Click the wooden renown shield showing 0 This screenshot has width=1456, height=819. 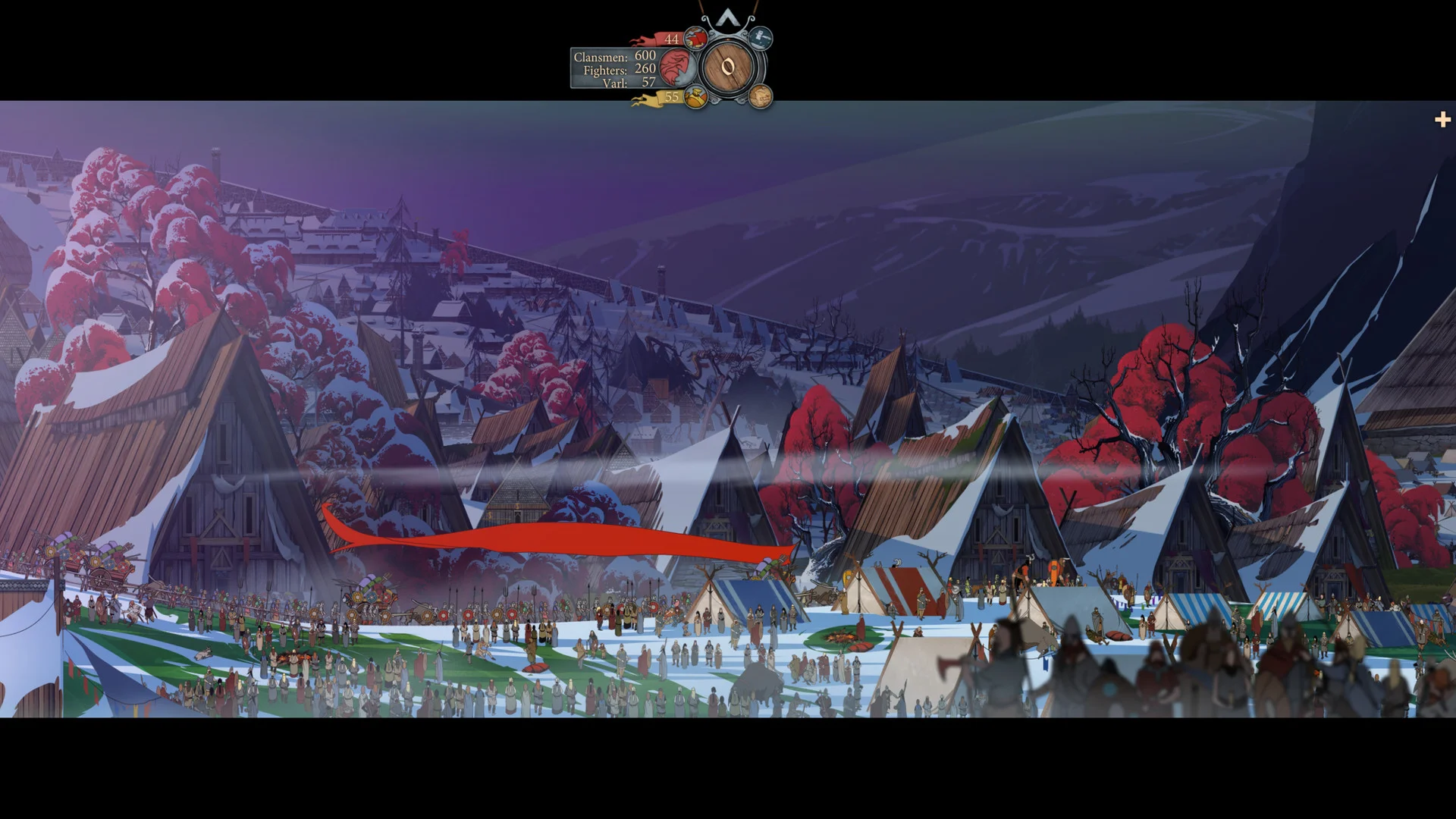pos(727,67)
